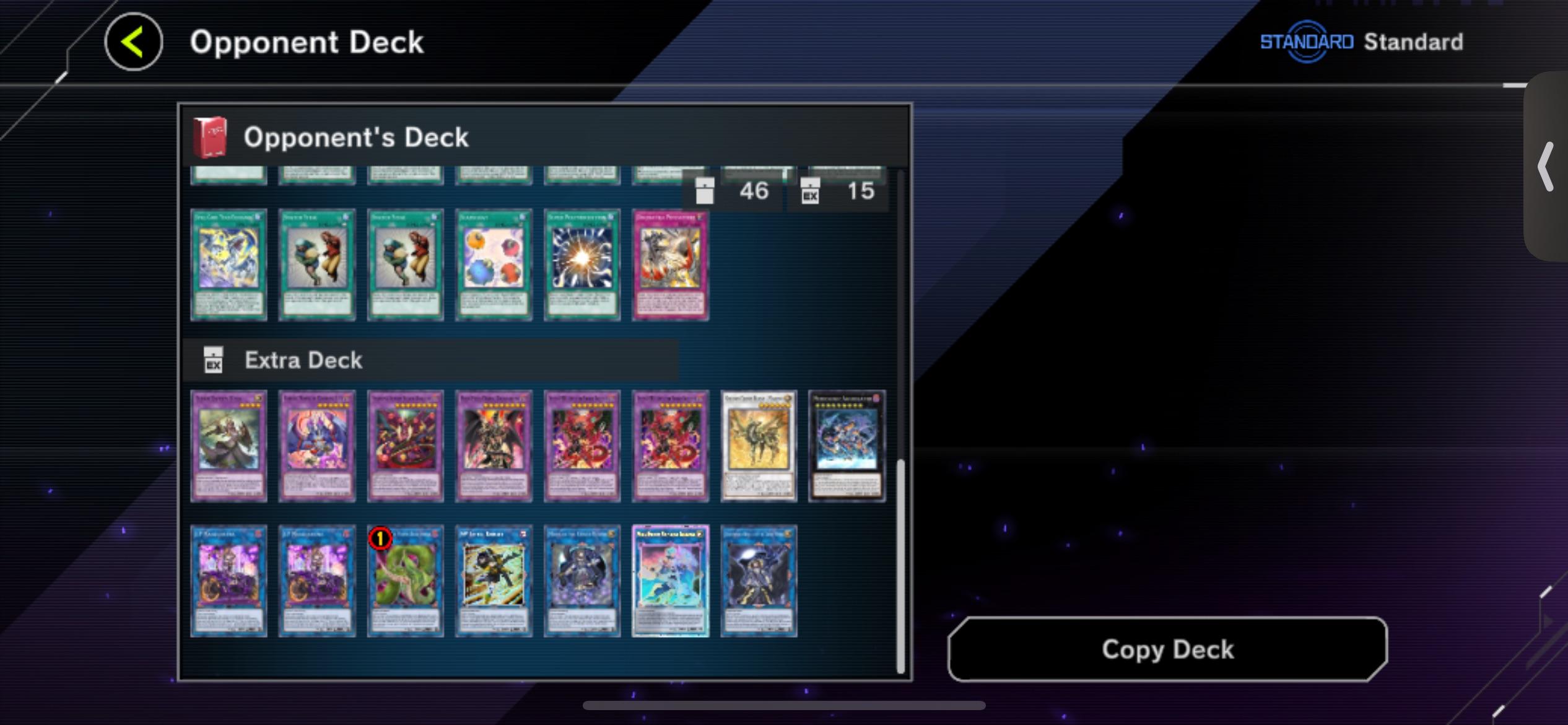This screenshot has width=1568, height=725.
Task: Select the highlighted pendulum card in the bottom row
Action: coord(671,581)
